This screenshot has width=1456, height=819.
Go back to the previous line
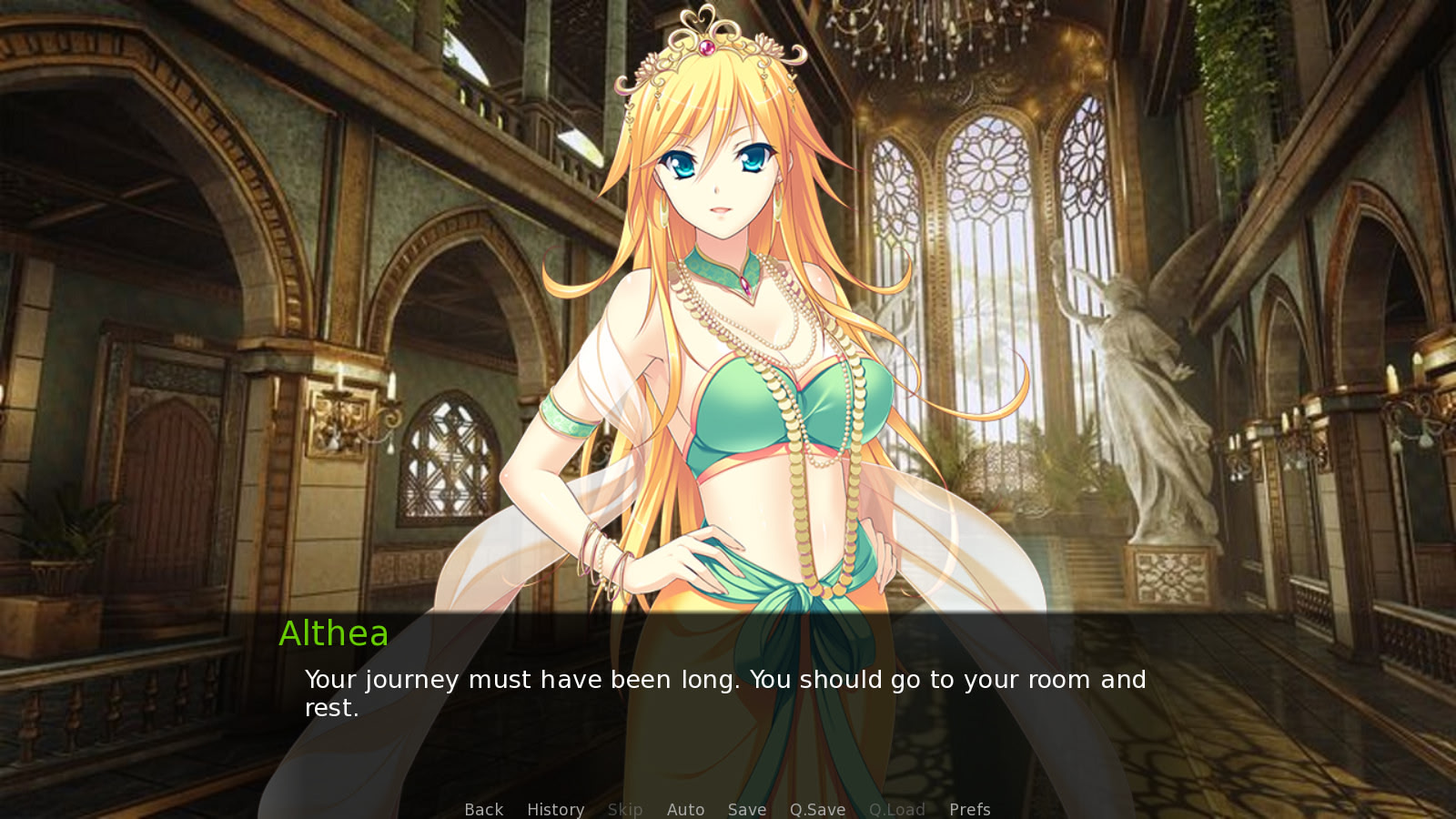click(x=483, y=809)
